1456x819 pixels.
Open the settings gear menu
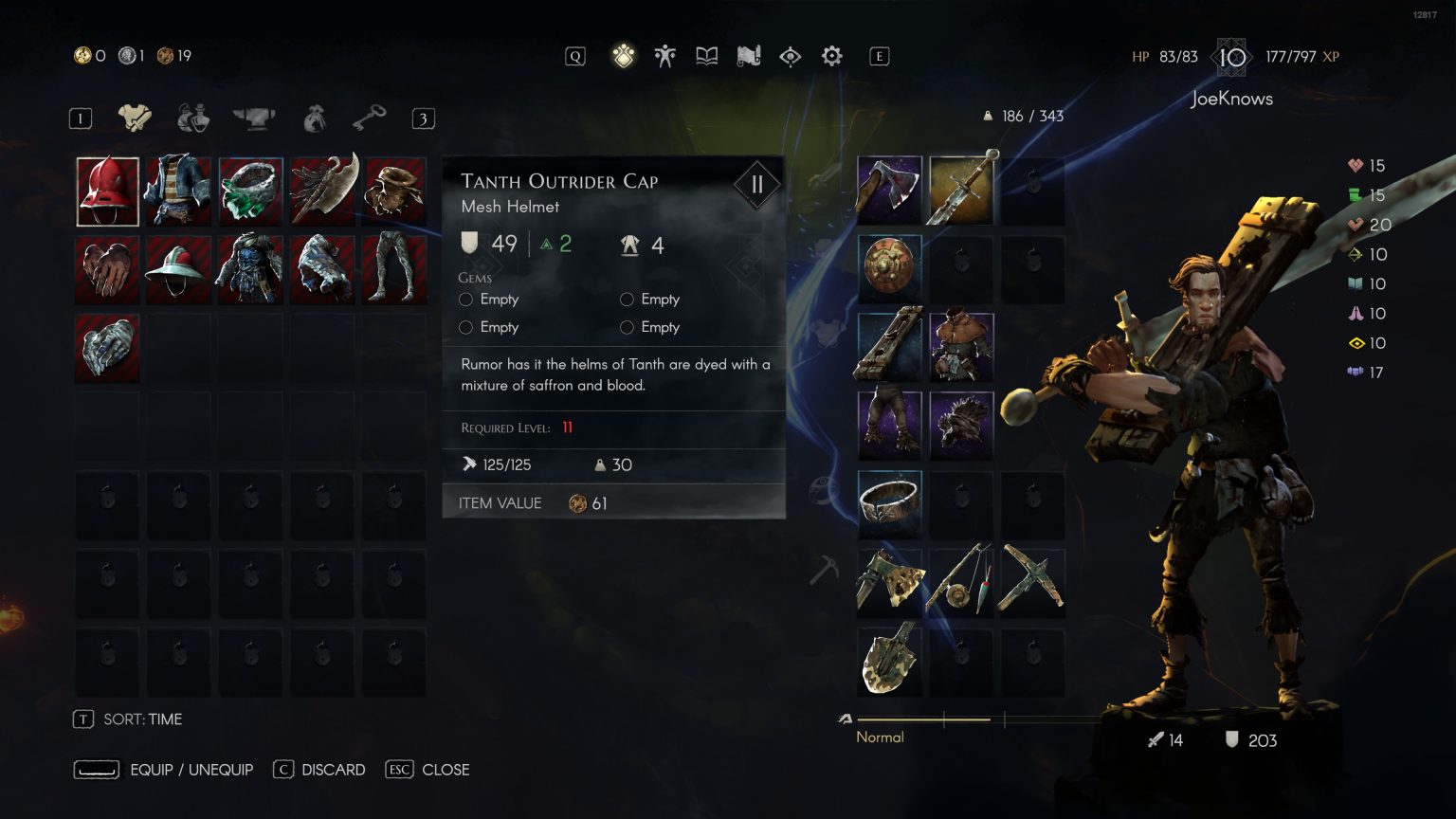point(831,57)
